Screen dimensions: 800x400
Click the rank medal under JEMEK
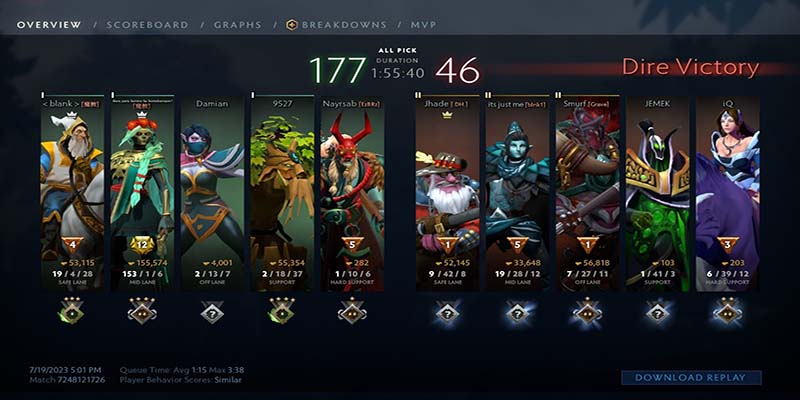(x=657, y=313)
